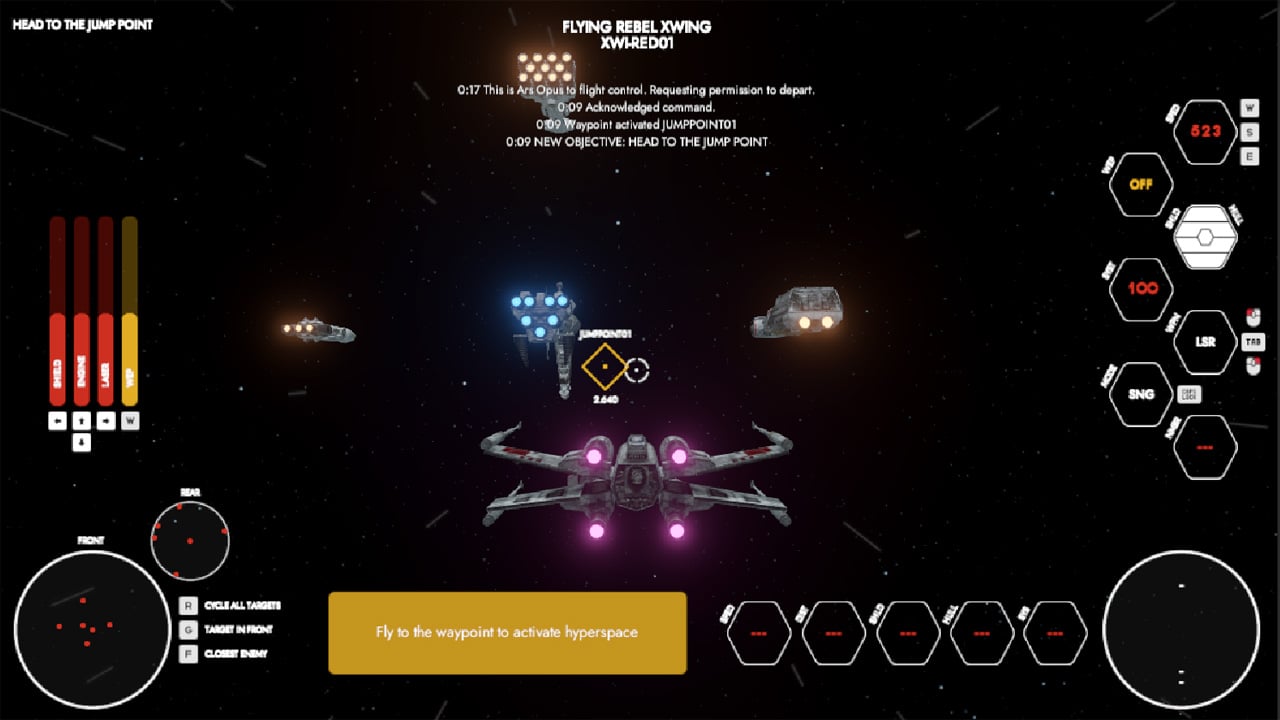
Task: Click the CAPS LOCK key icon beside SNG
Action: coord(1190,393)
